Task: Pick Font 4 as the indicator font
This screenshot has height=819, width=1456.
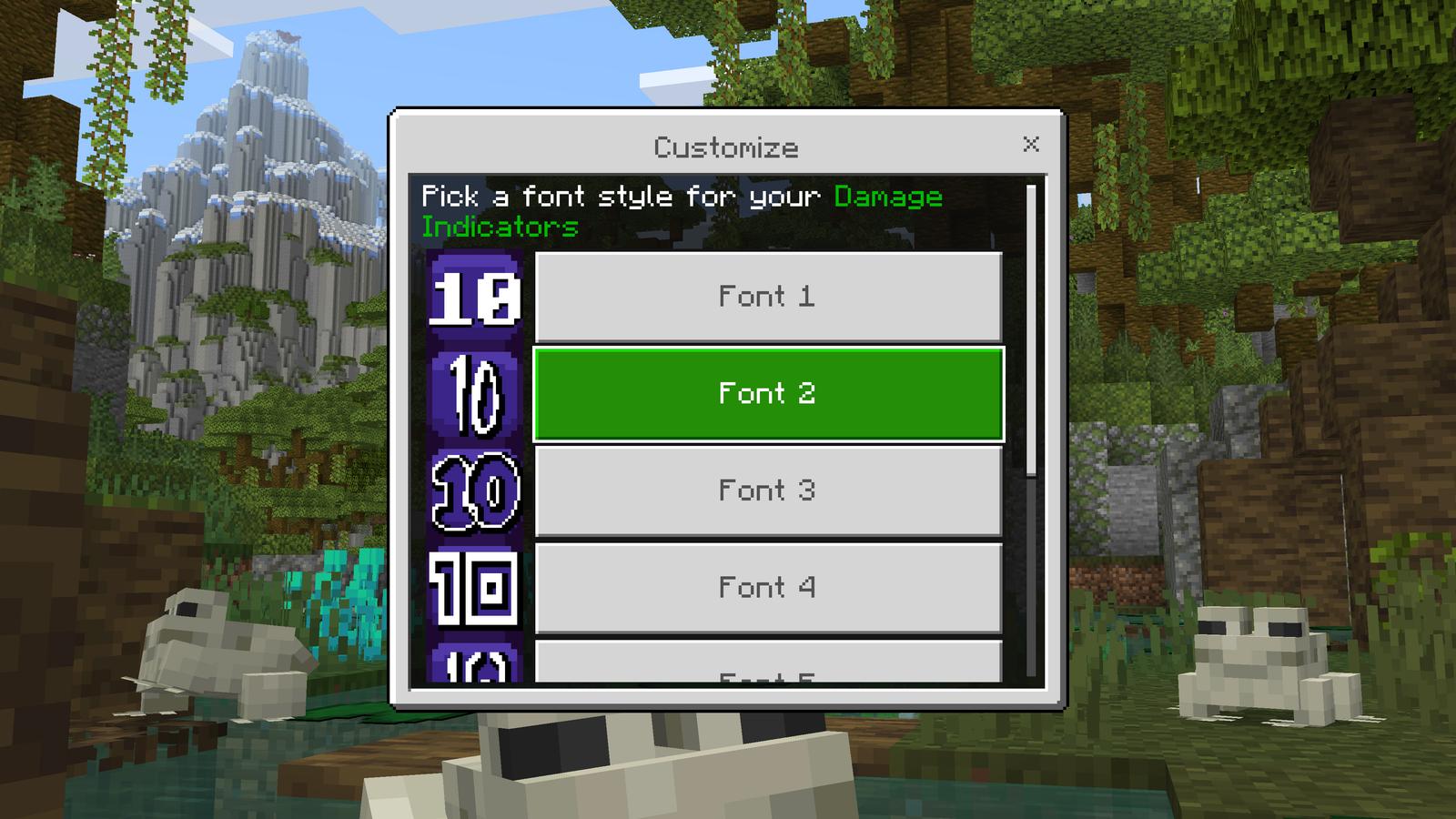Action: [769, 589]
